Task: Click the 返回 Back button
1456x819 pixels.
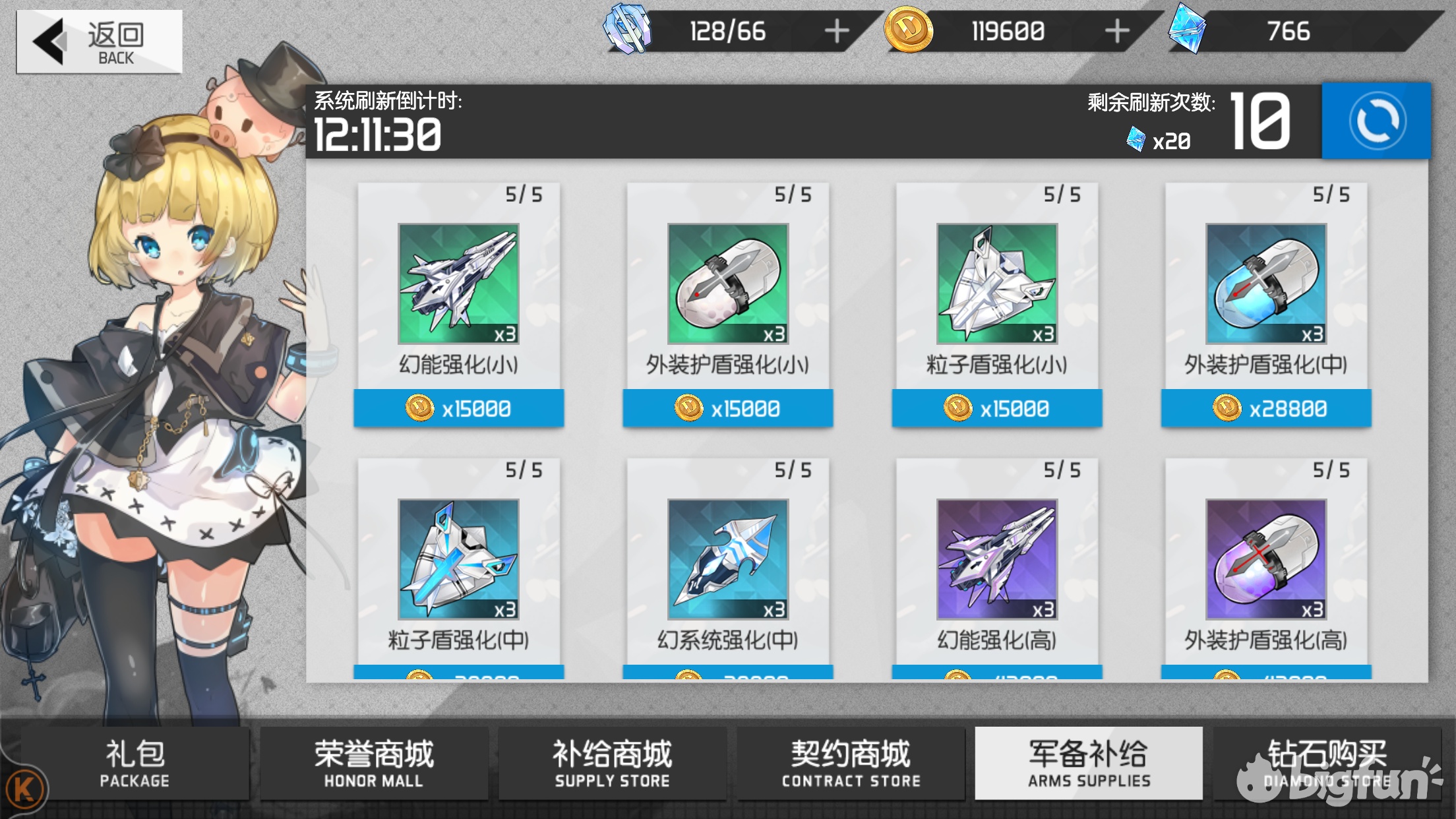Action: pos(98,42)
